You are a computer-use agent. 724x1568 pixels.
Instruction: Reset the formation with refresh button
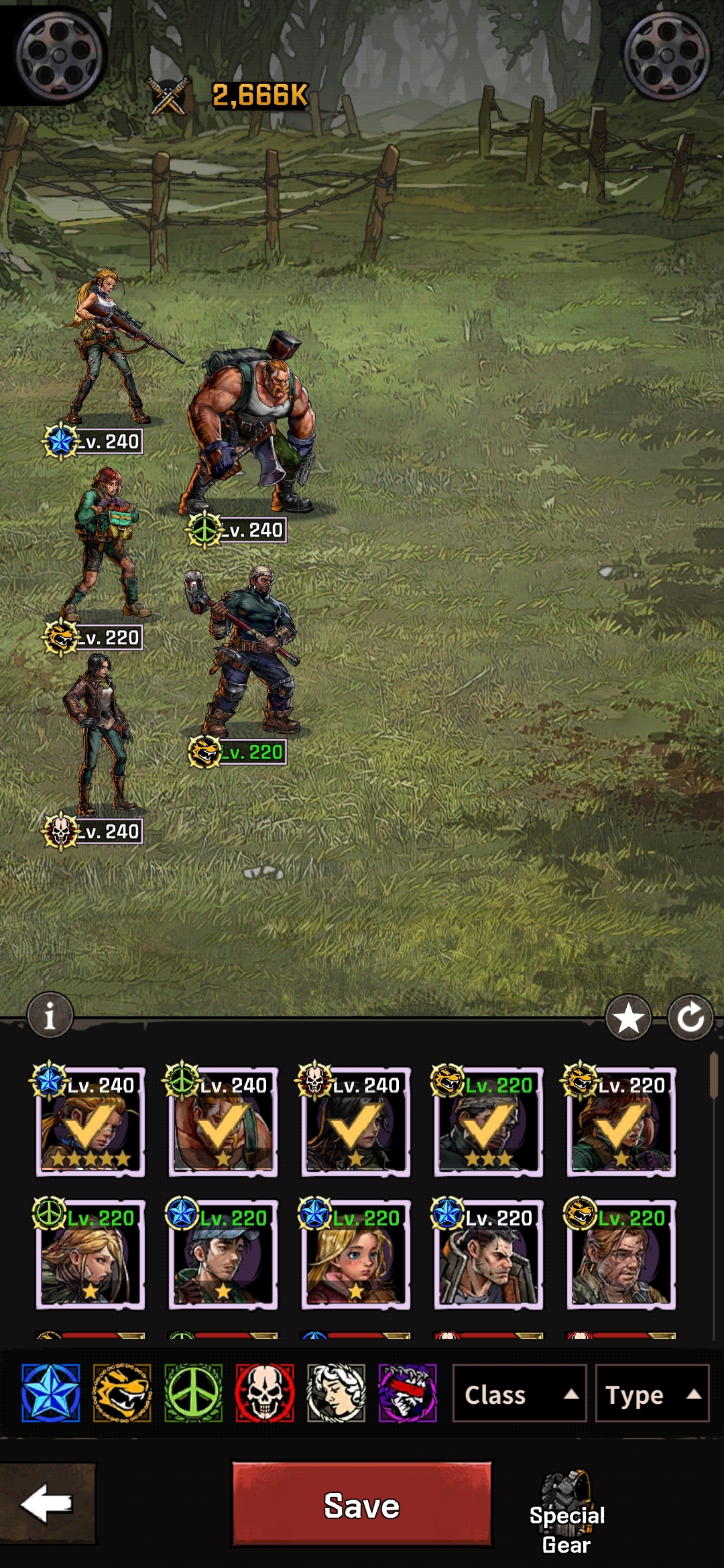pyautogui.click(x=690, y=1018)
